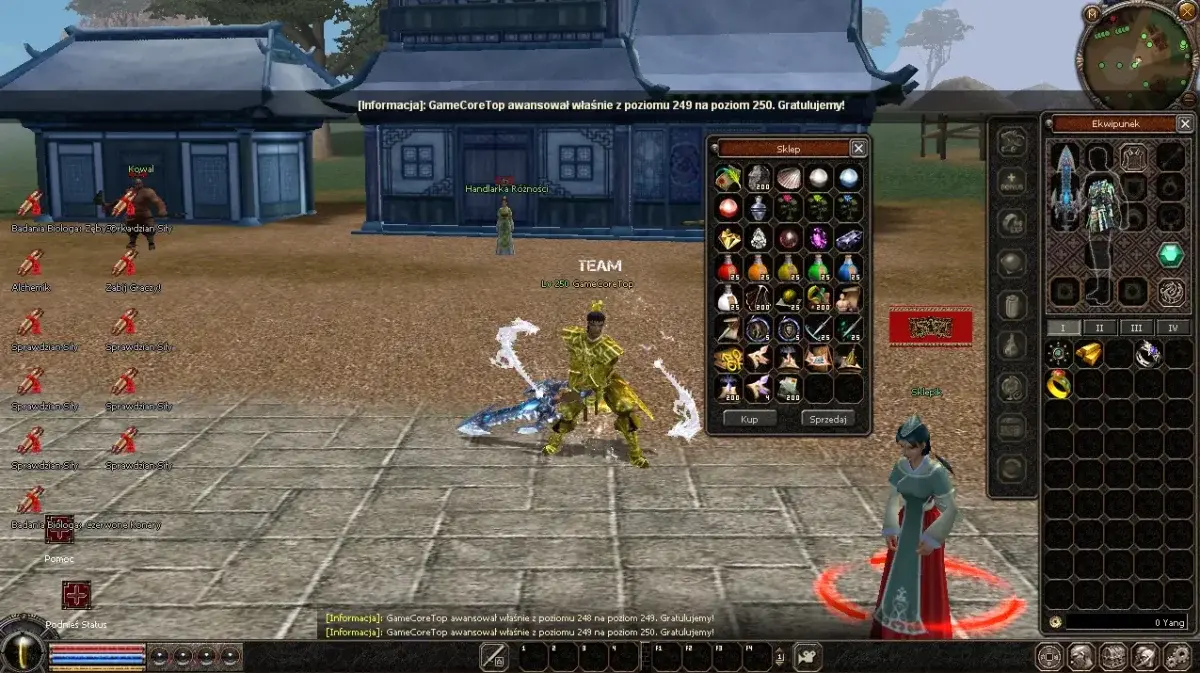Switch to inventory page II
Viewport: 1200px width, 673px height.
[x=1099, y=328]
